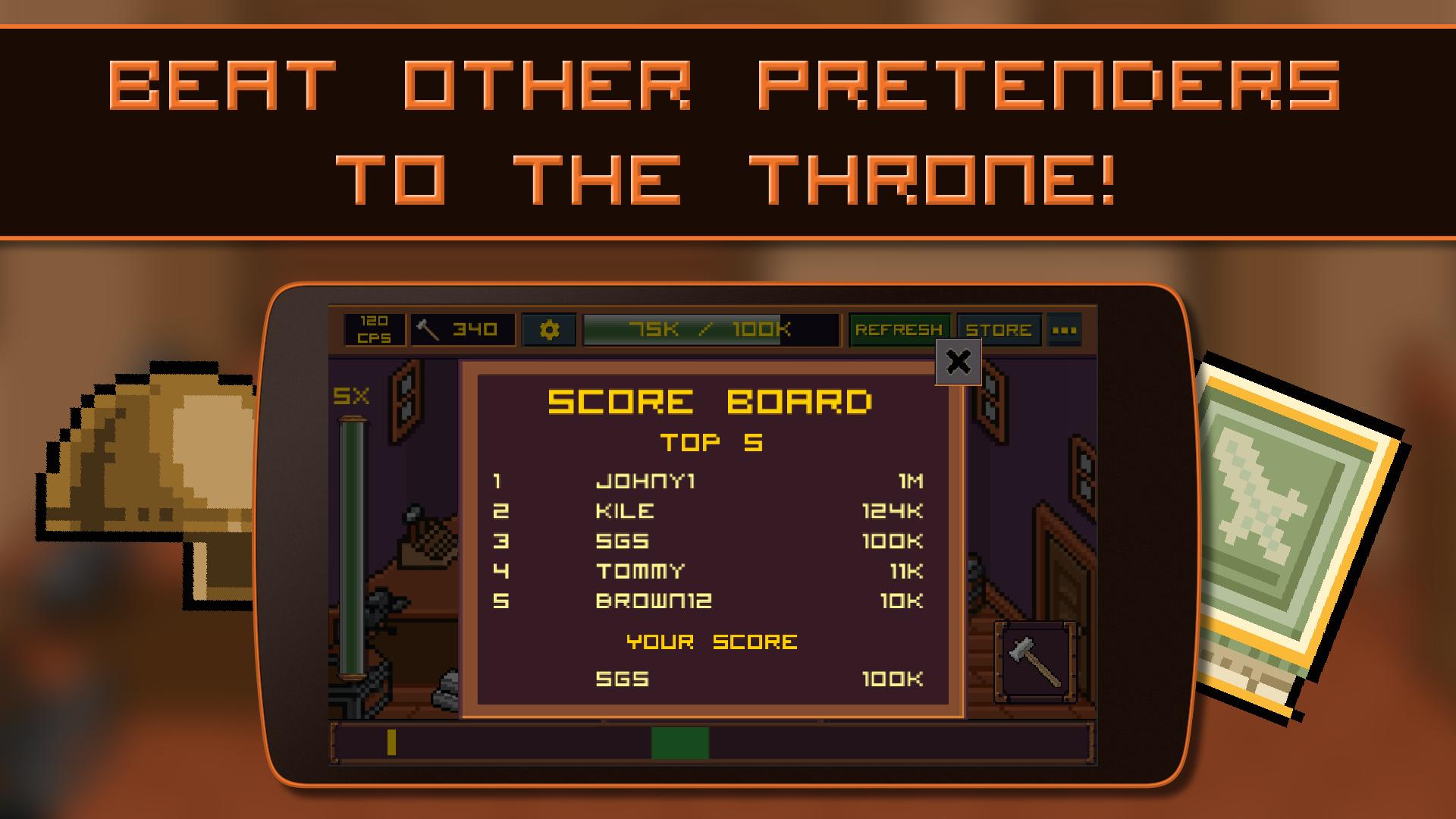Toggle refresh of the scoreboard
The height and width of the screenshot is (819, 1456).
coord(899,329)
